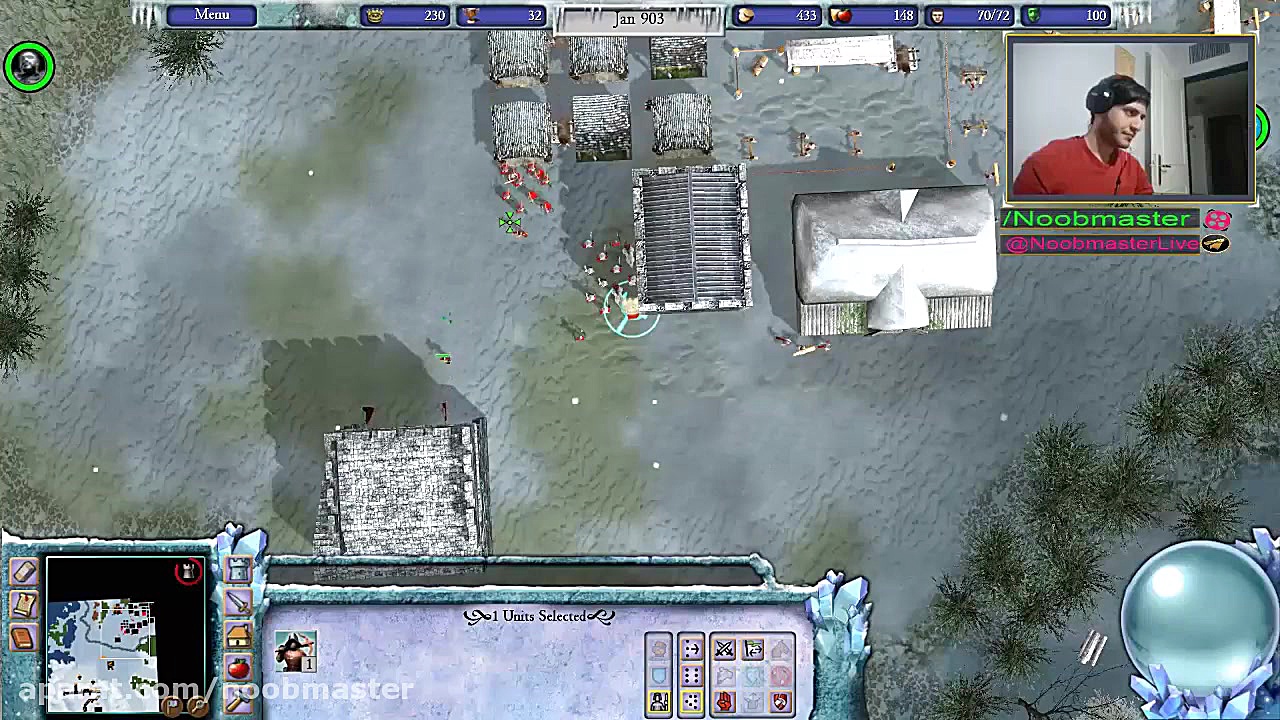Viewport: 1280px width, 720px height.
Task: Select the patrol arrow movement command
Action: pyautogui.click(x=691, y=649)
